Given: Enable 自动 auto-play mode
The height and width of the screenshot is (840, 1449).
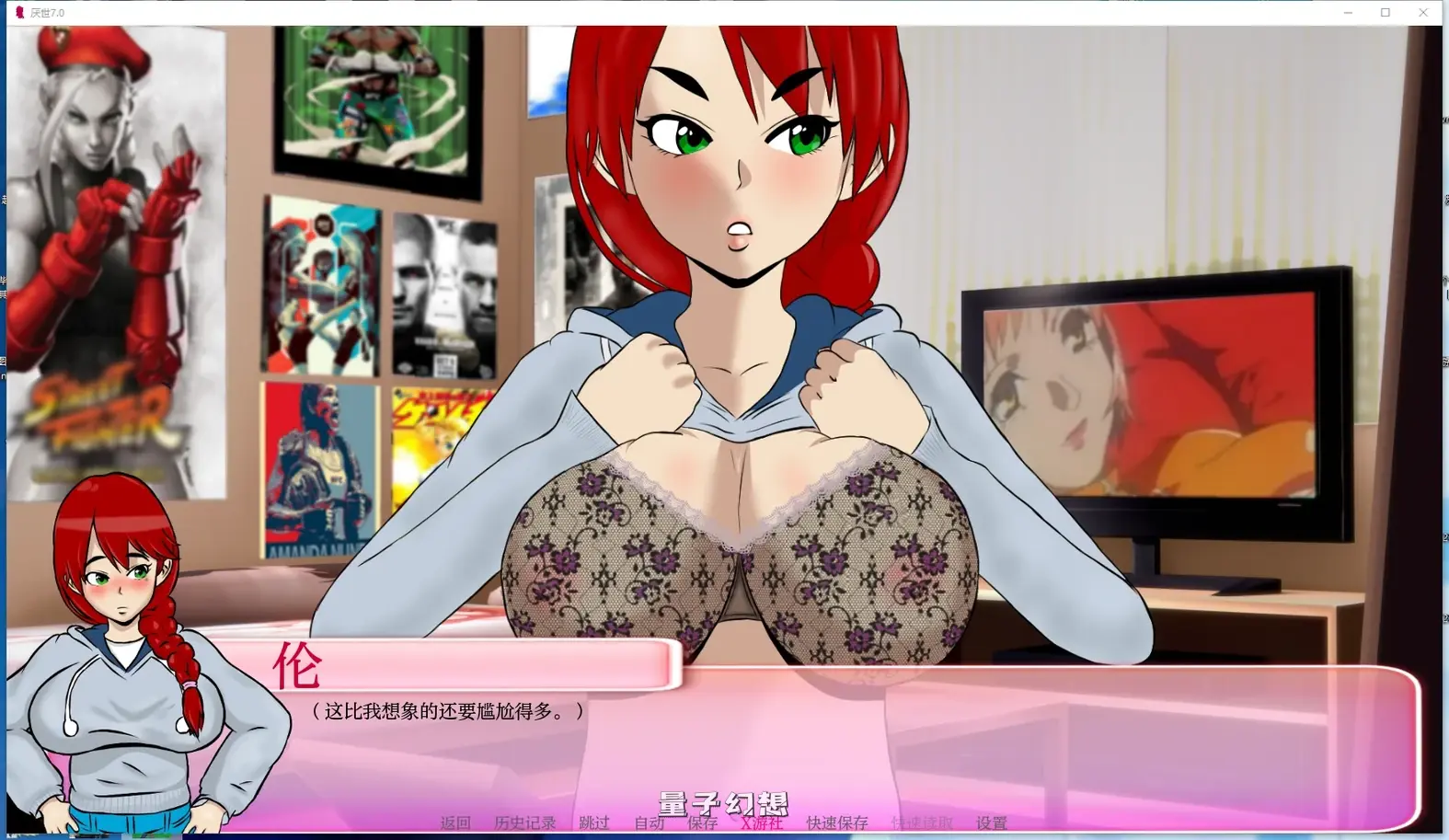Looking at the screenshot, I should pos(649,823).
